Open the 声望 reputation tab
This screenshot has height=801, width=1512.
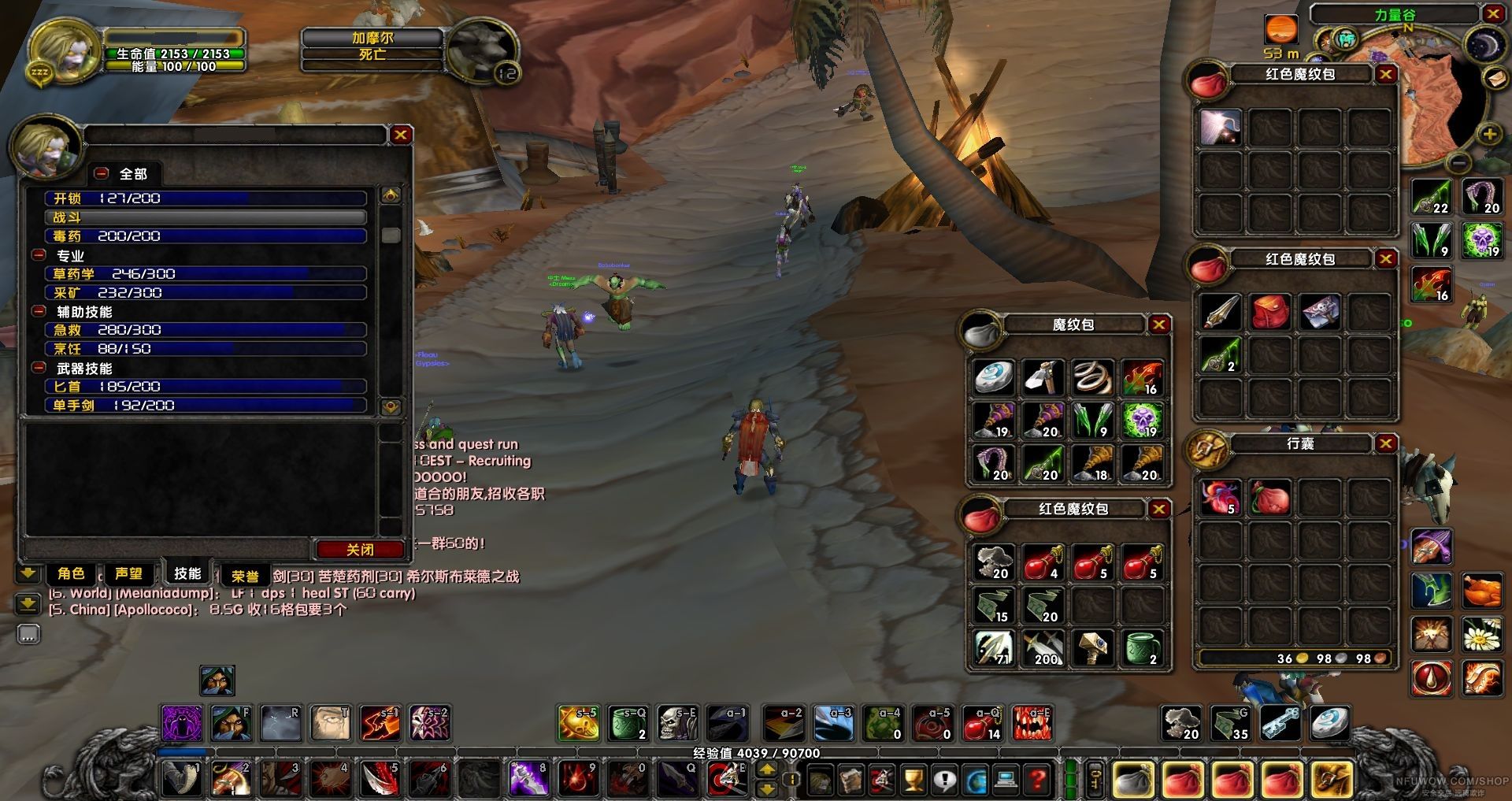(128, 573)
